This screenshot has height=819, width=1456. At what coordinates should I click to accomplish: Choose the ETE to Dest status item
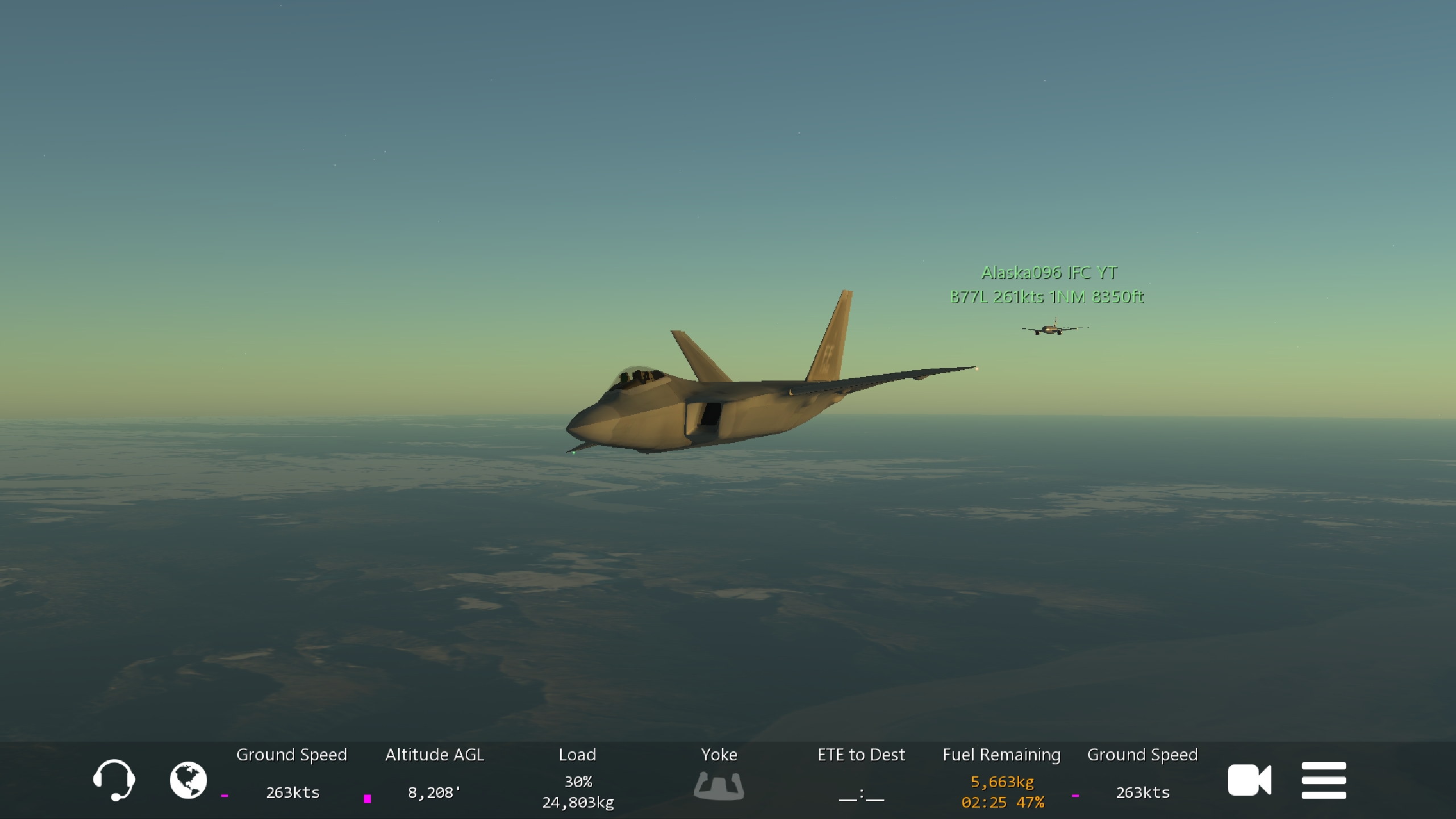[861, 777]
